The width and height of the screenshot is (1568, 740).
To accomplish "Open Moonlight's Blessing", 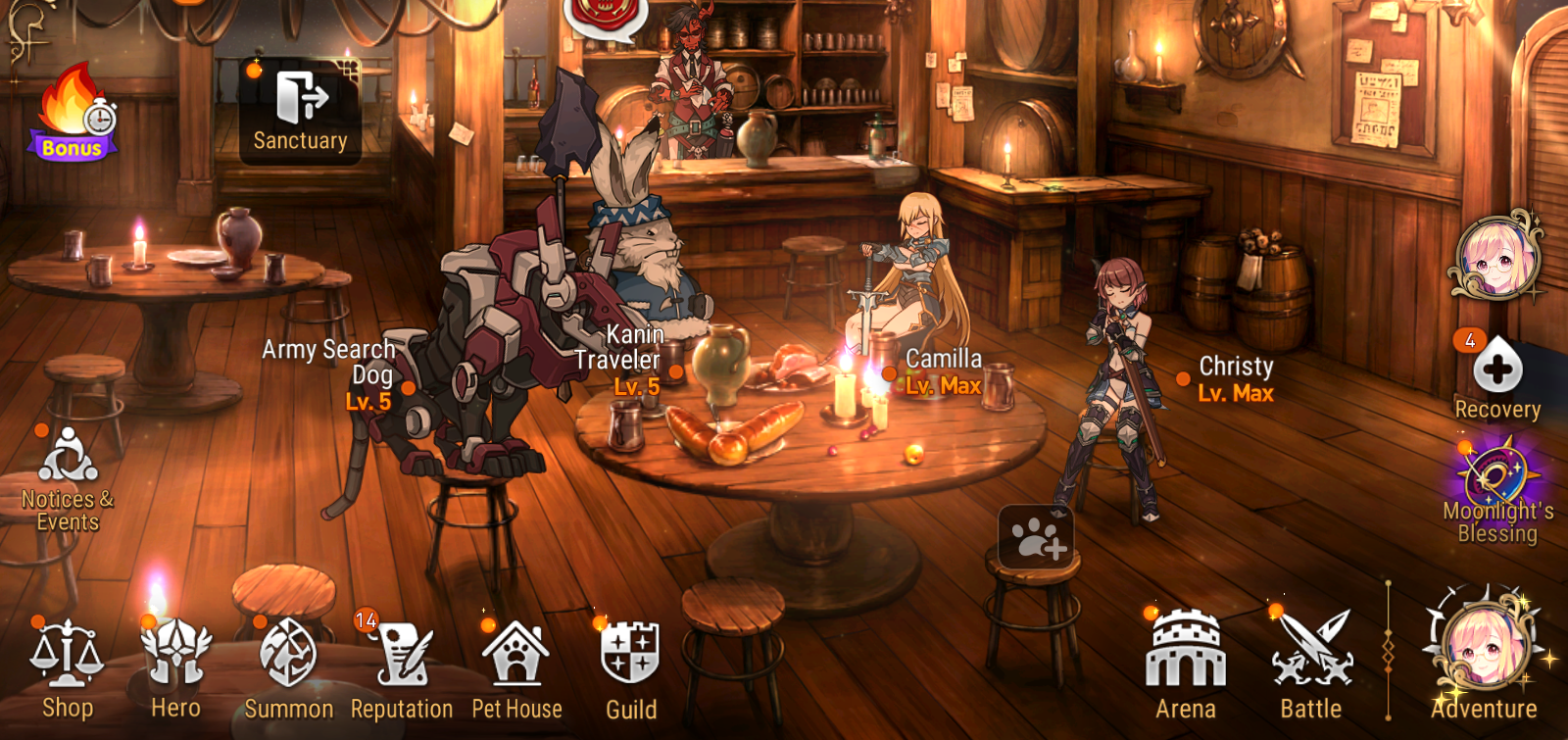I will click(1496, 485).
